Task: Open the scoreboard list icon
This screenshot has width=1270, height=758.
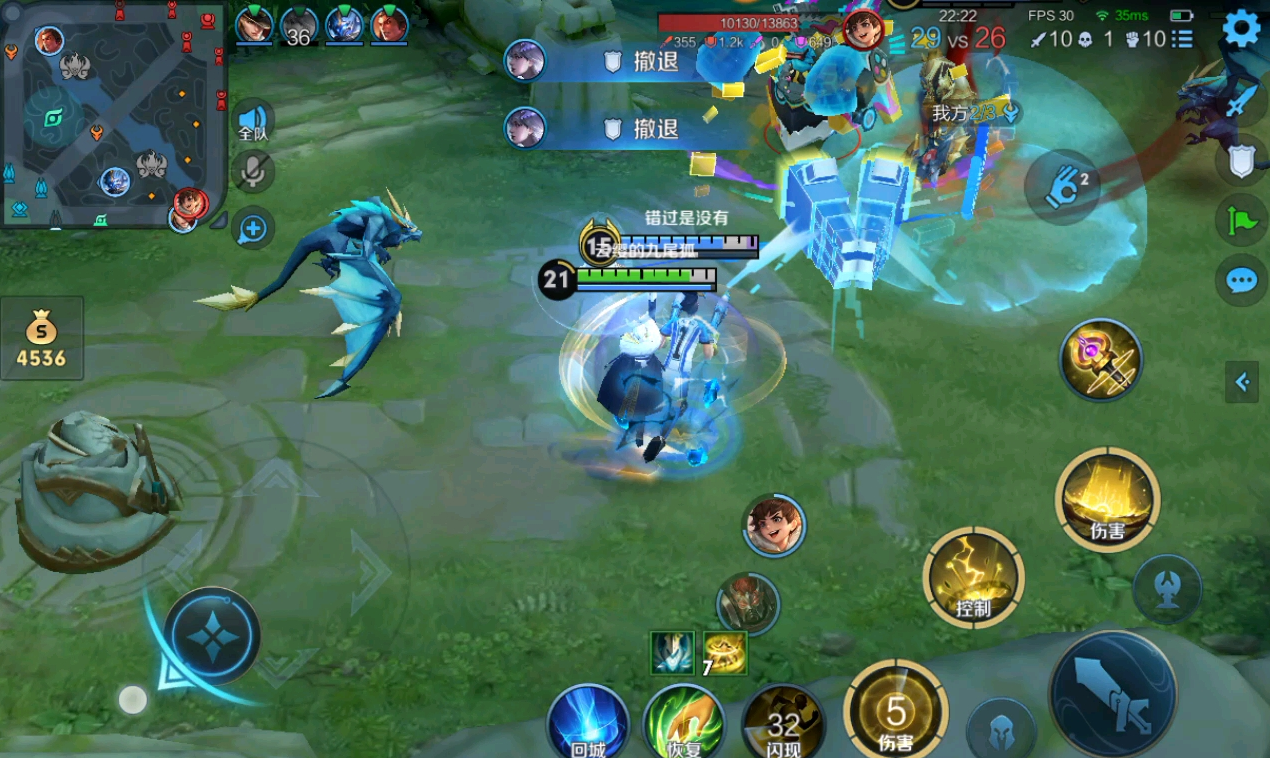Action: (1182, 39)
